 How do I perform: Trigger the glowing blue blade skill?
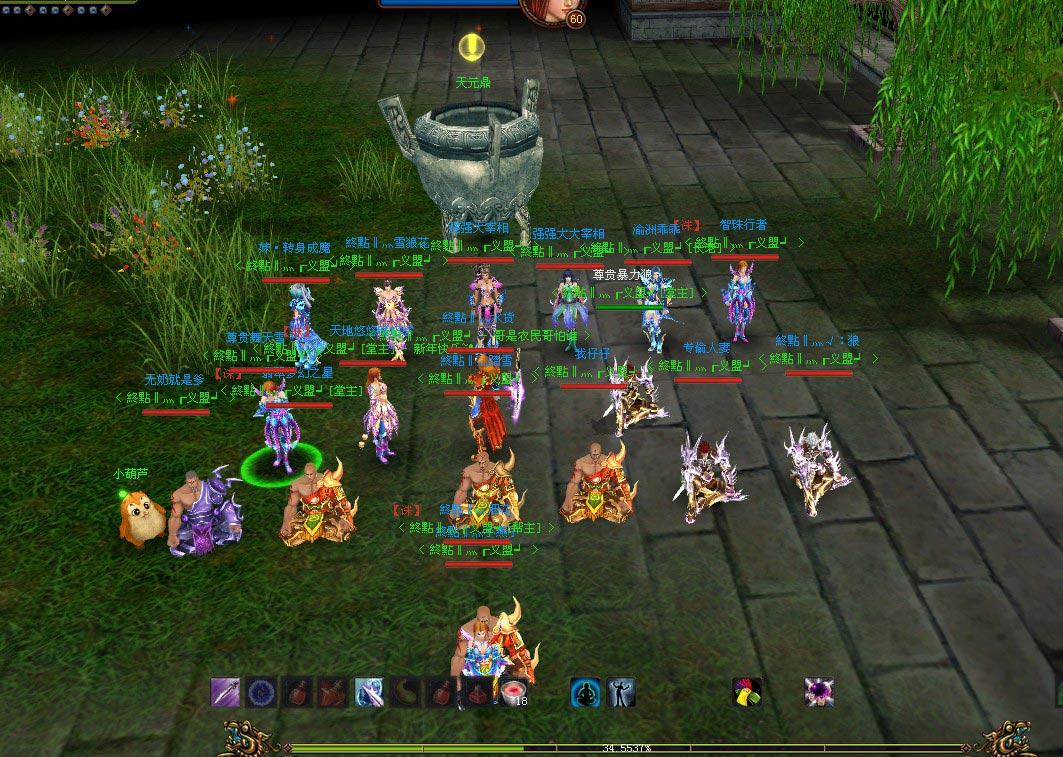[x=369, y=692]
